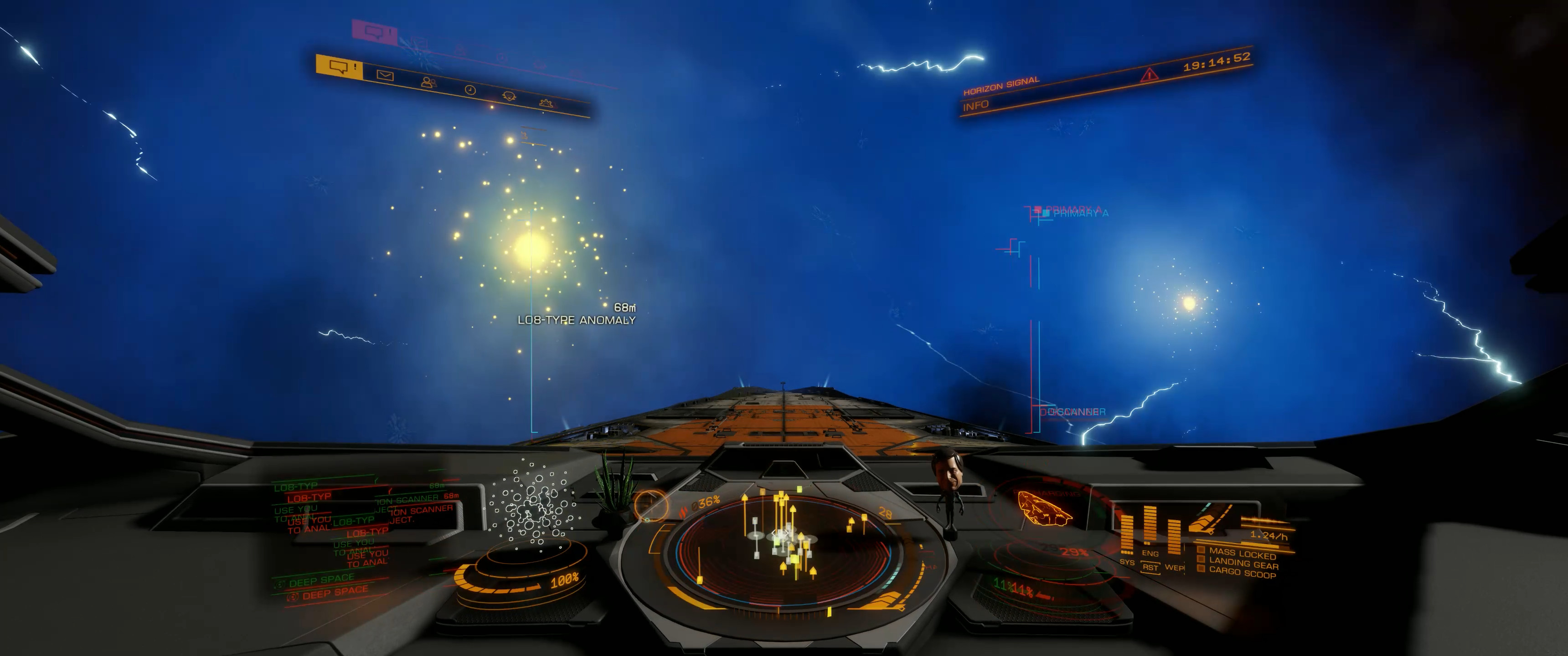Open the comms settings gear tab

(546, 103)
